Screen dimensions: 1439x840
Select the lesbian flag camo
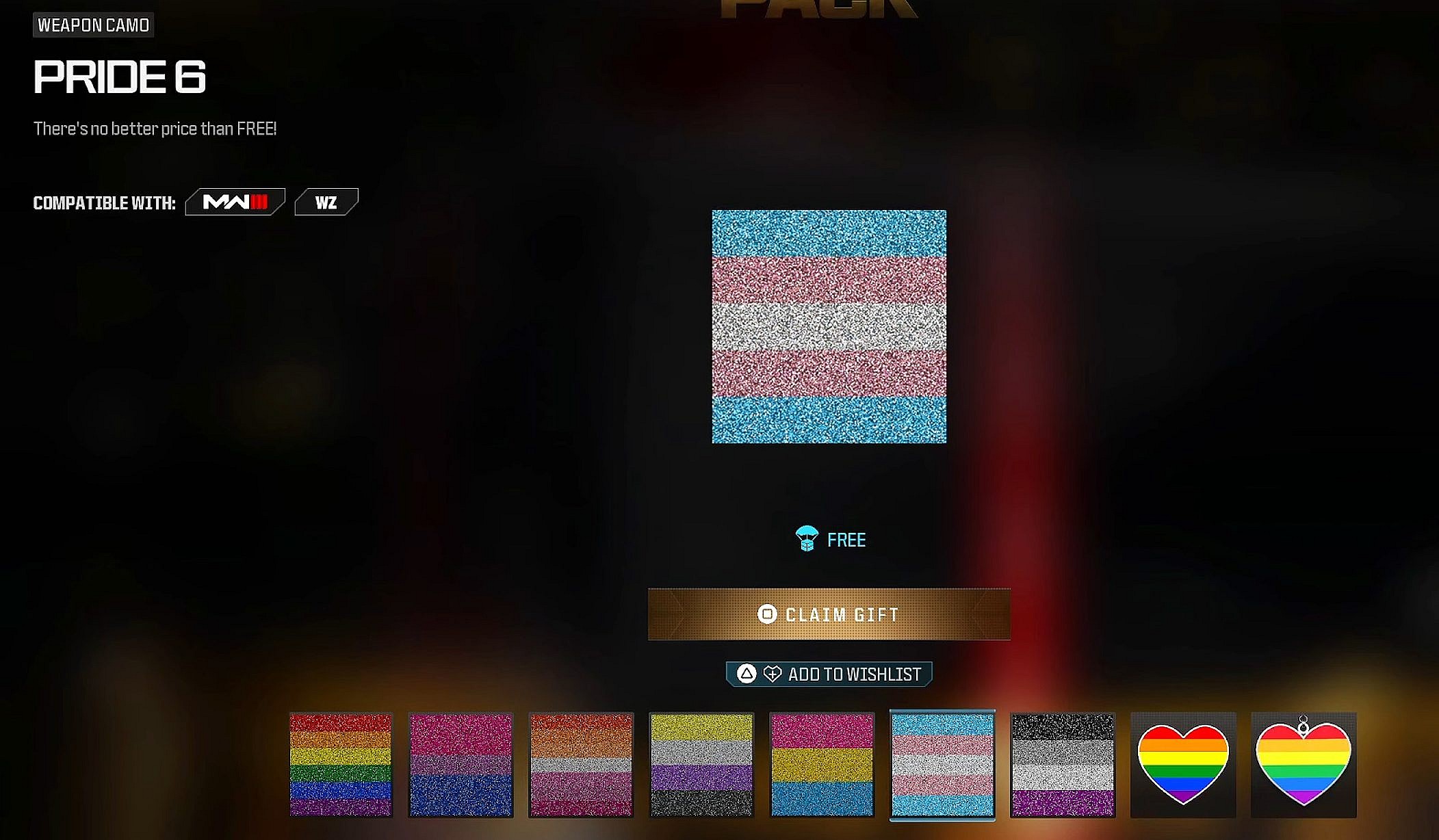pyautogui.click(x=582, y=765)
